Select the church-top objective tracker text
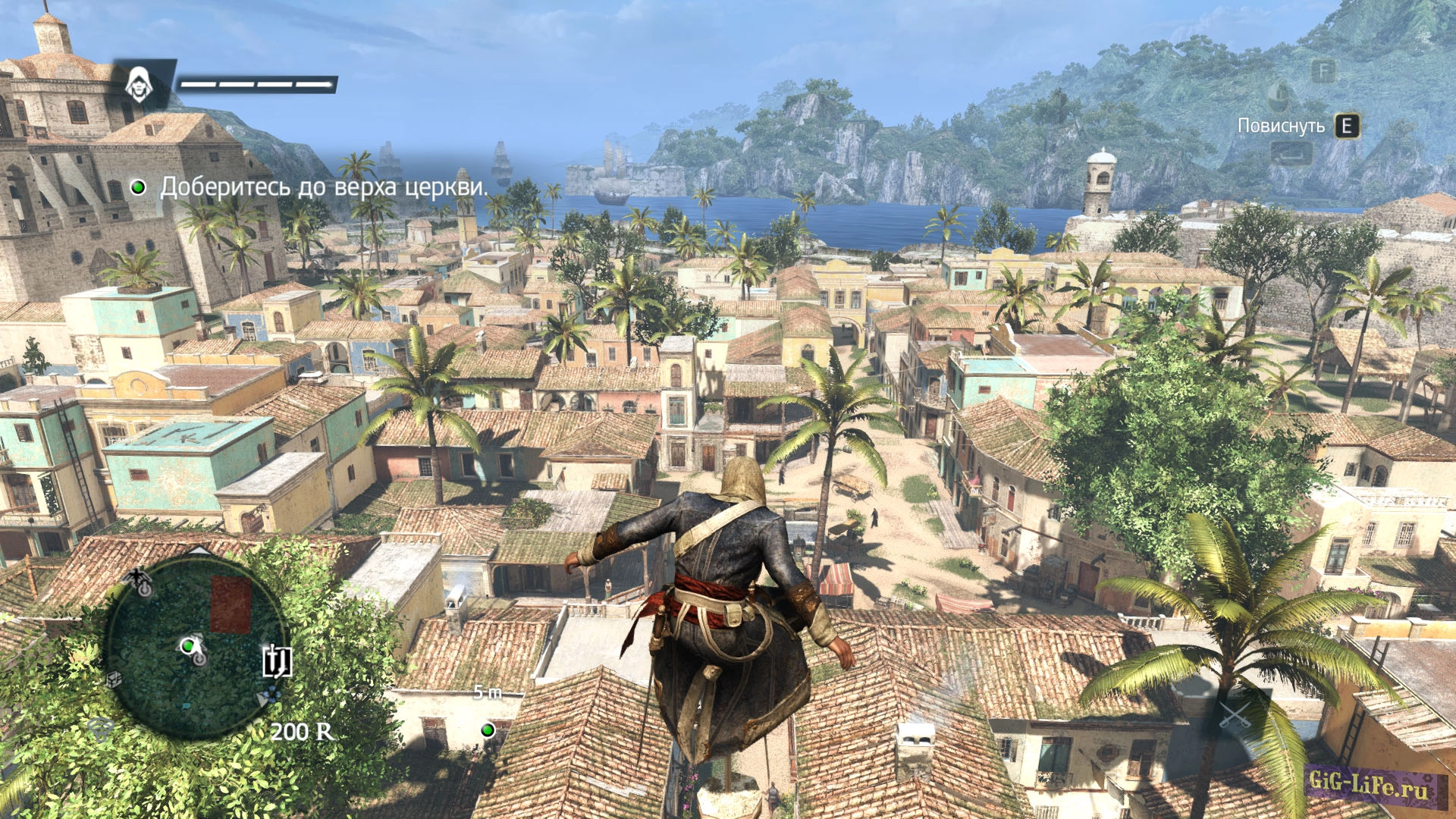 click(324, 187)
